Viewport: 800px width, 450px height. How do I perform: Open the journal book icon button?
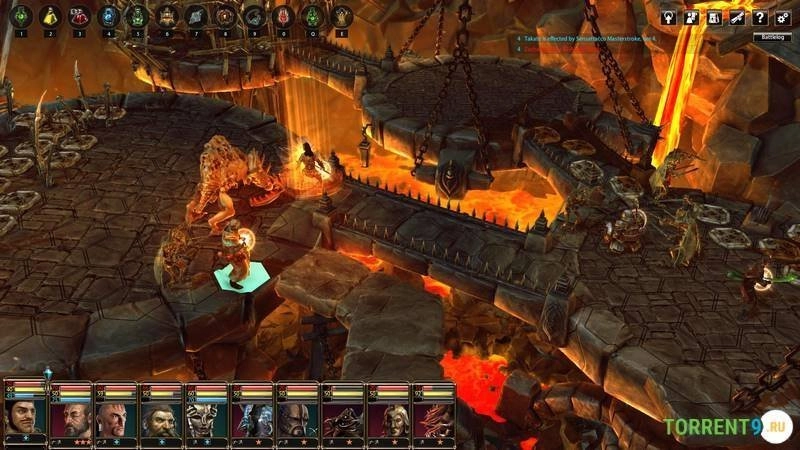point(714,17)
